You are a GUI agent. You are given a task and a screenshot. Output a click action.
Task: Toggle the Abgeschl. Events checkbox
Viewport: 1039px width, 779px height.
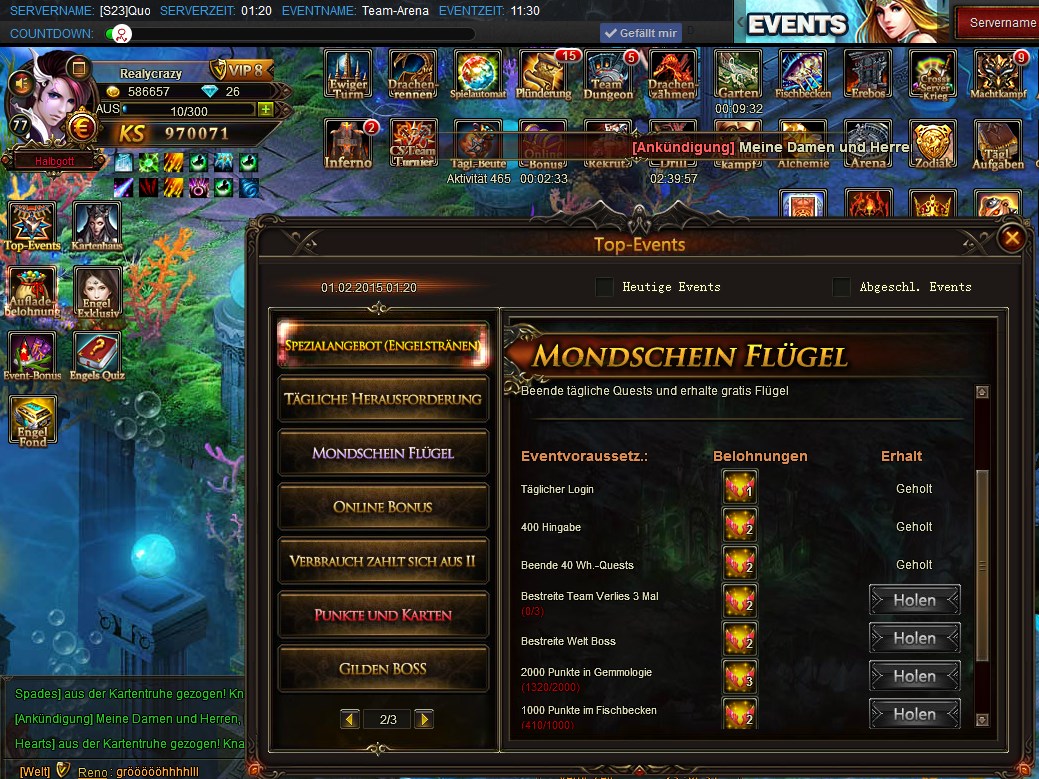842,287
